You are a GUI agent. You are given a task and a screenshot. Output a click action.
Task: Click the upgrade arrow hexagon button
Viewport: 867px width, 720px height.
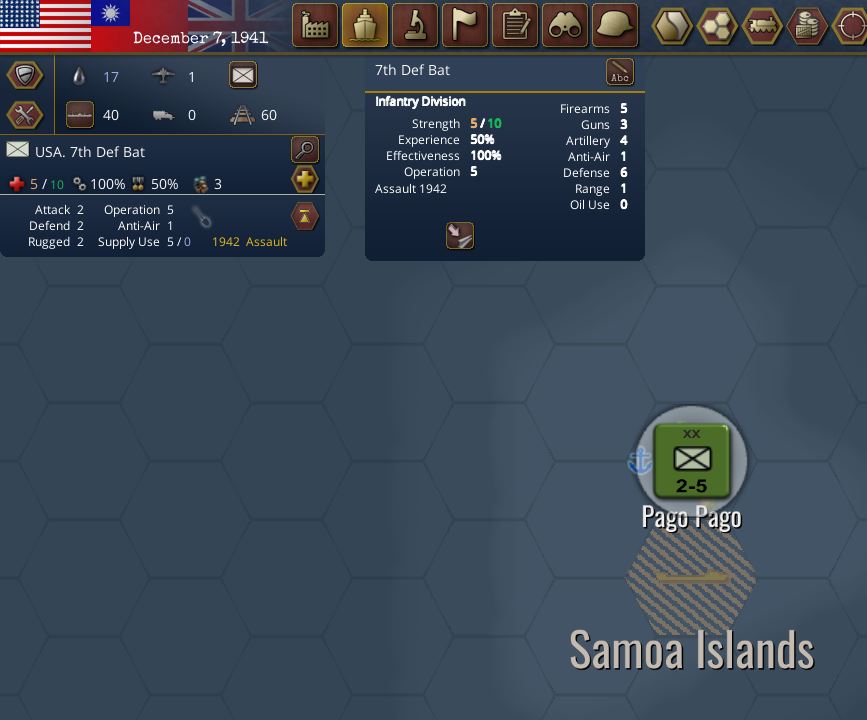[305, 216]
